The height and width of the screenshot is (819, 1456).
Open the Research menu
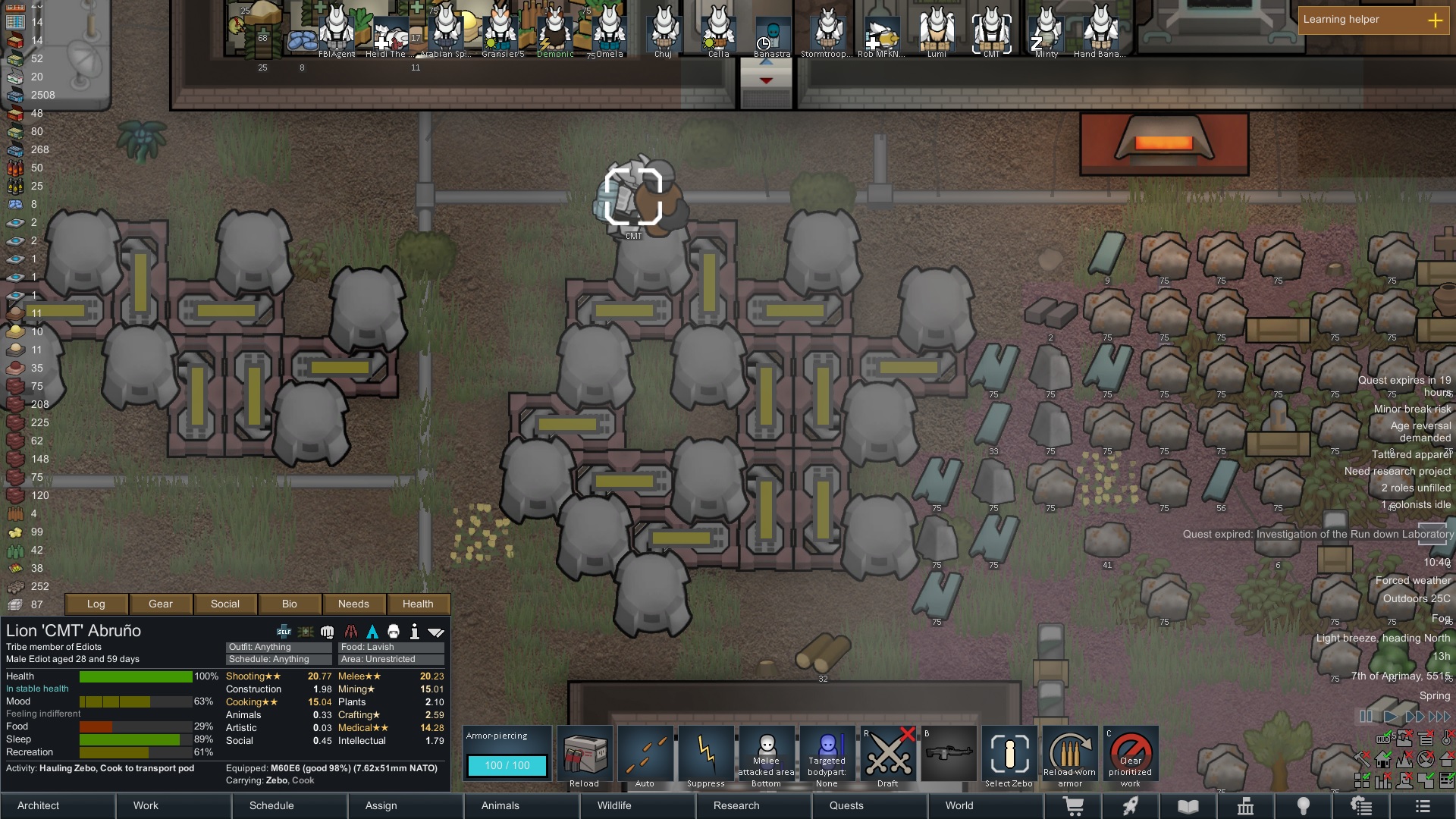click(736, 805)
